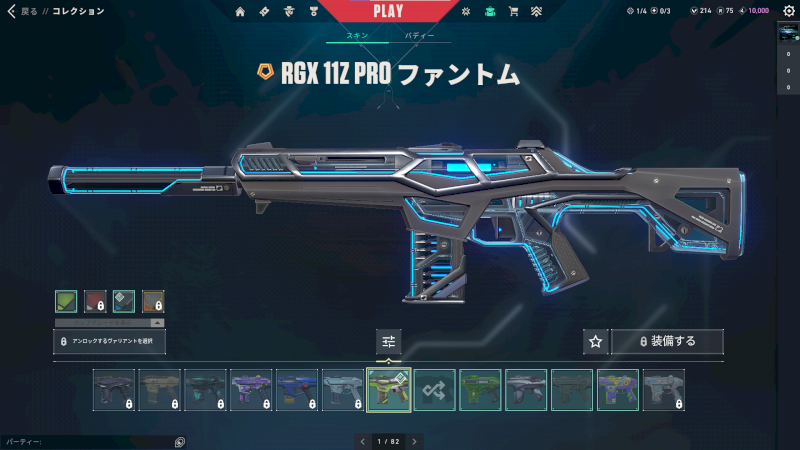Go back with the 戻る button

(x=24, y=11)
